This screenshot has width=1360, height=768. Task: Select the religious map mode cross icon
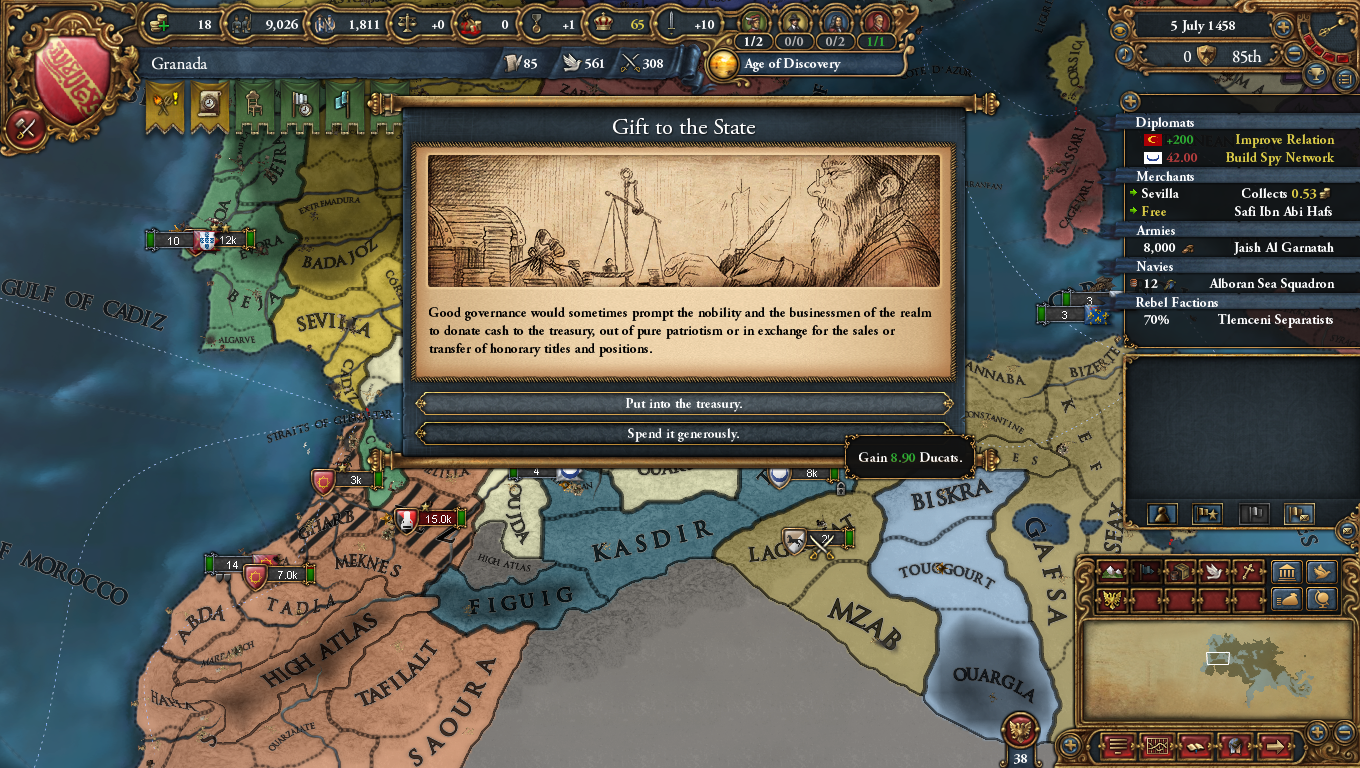tap(1247, 570)
